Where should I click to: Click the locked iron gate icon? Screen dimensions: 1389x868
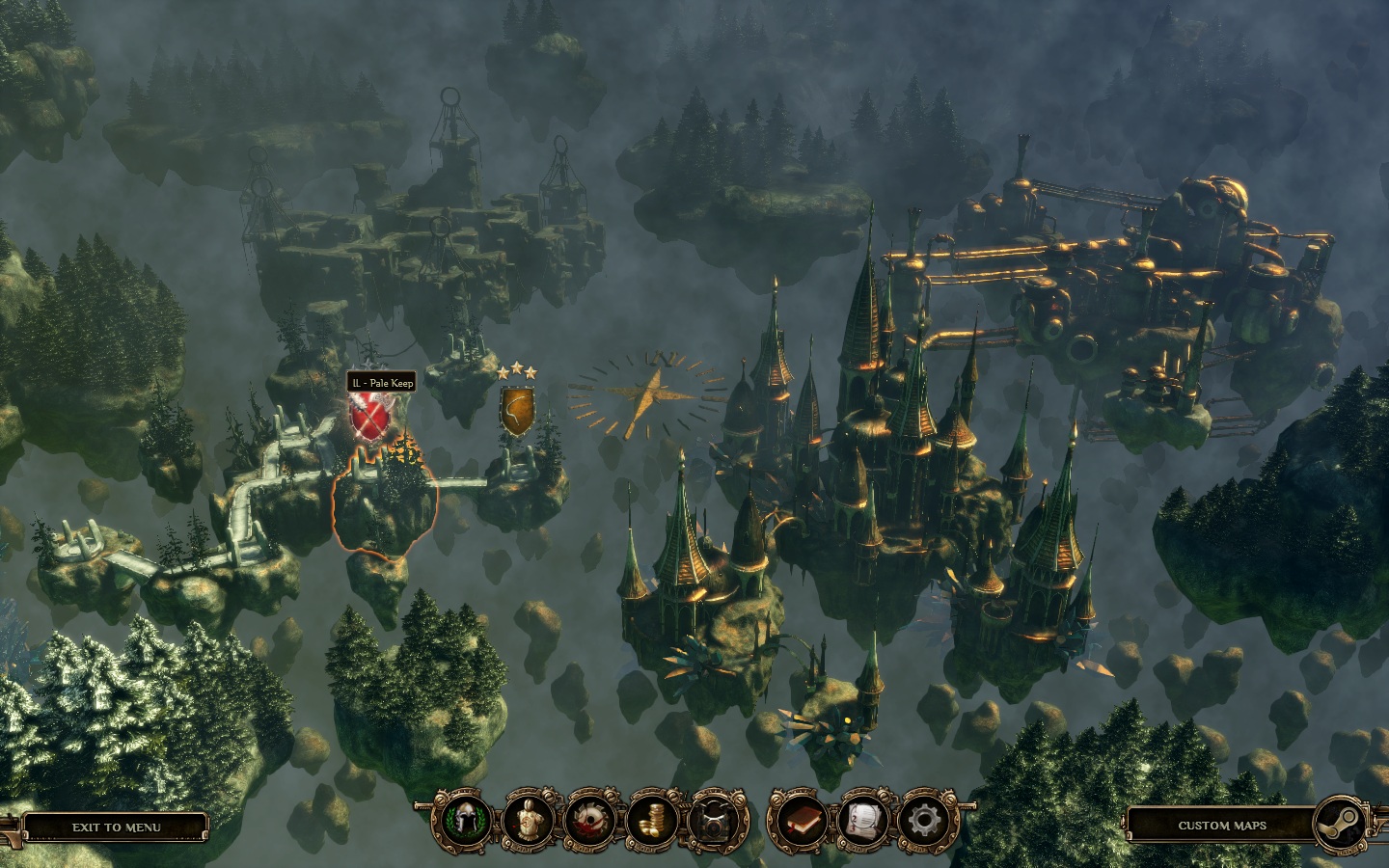click(x=718, y=822)
